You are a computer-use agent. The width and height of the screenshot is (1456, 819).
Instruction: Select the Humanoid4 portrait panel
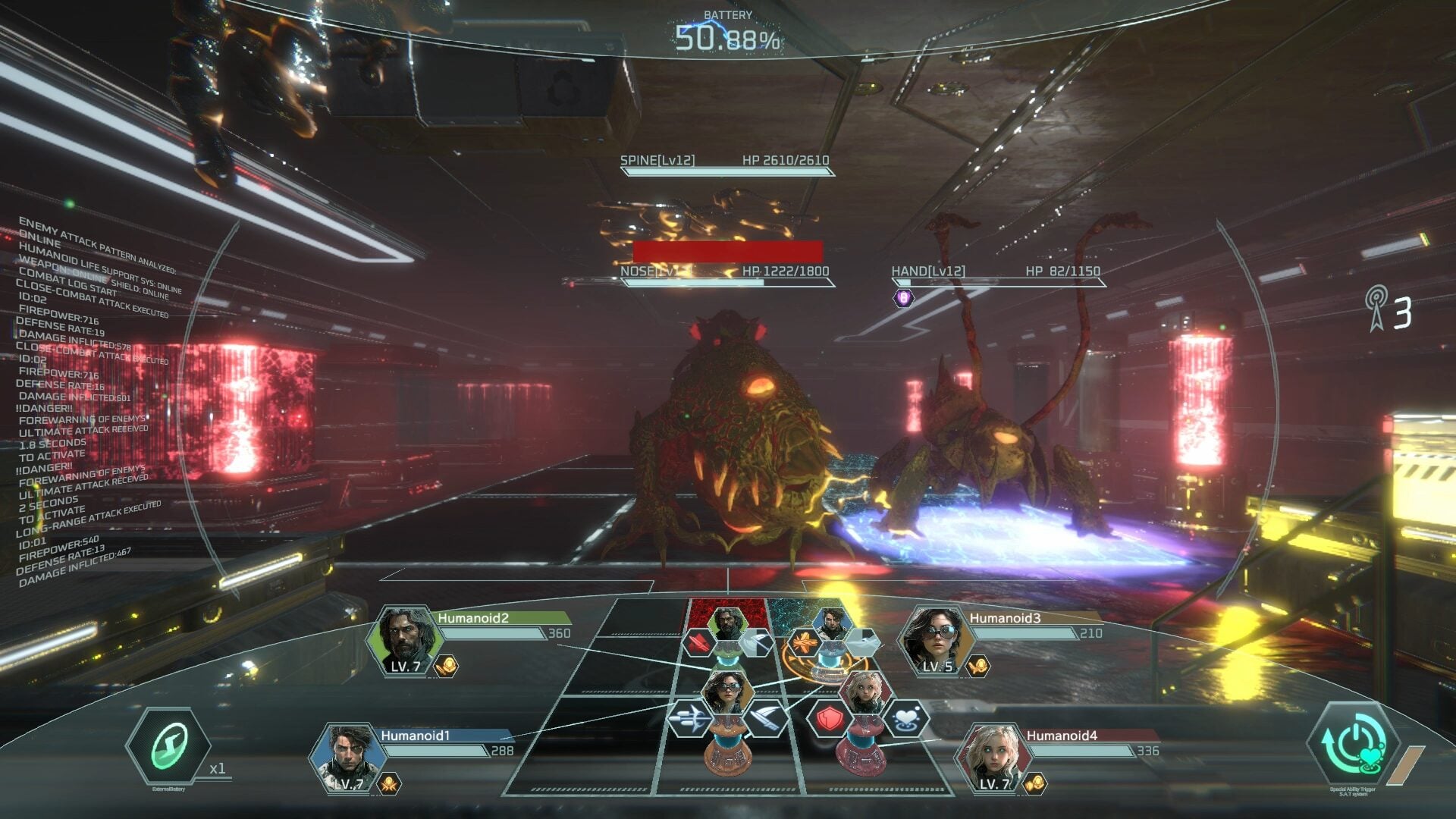[x=992, y=758]
